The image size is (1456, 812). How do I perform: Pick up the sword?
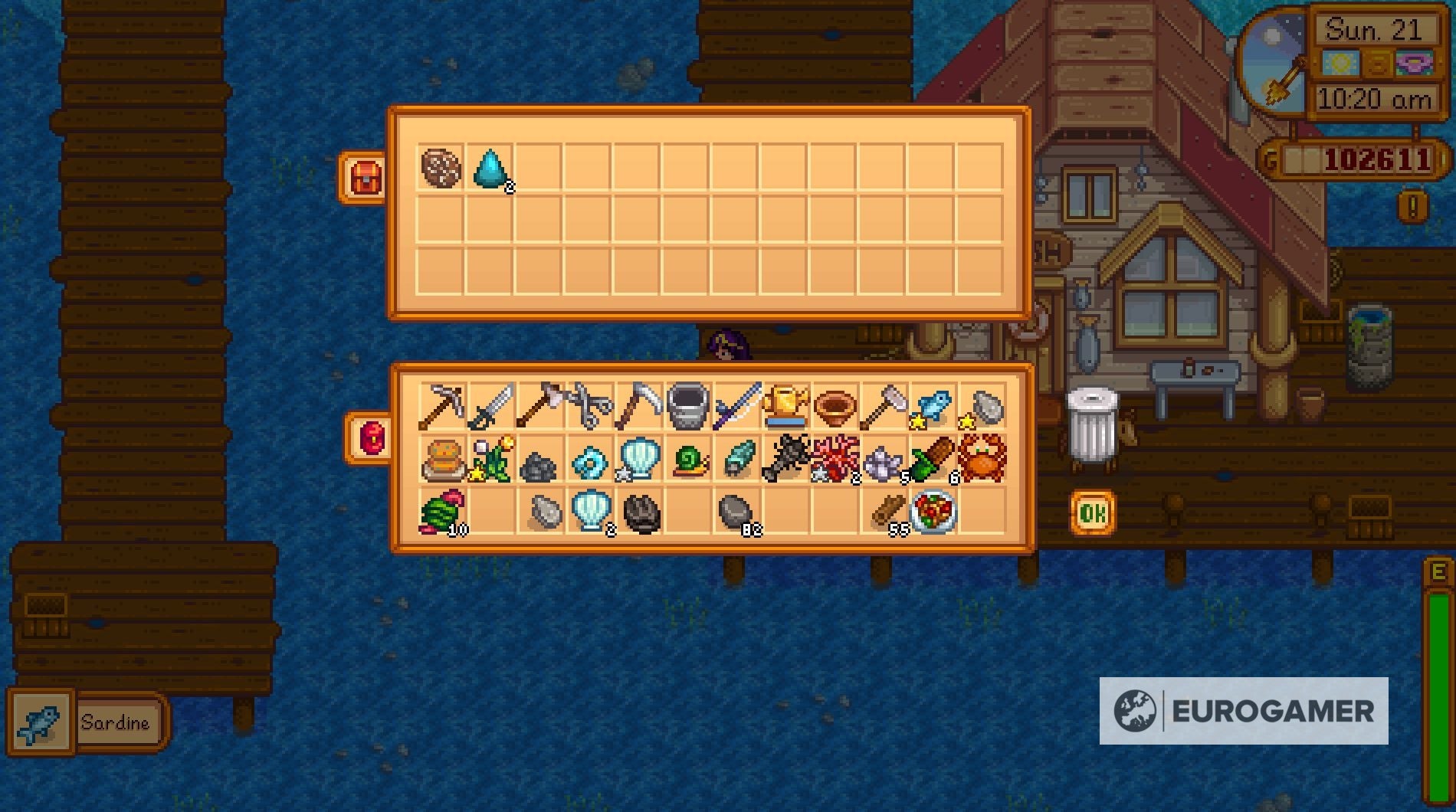coord(493,404)
